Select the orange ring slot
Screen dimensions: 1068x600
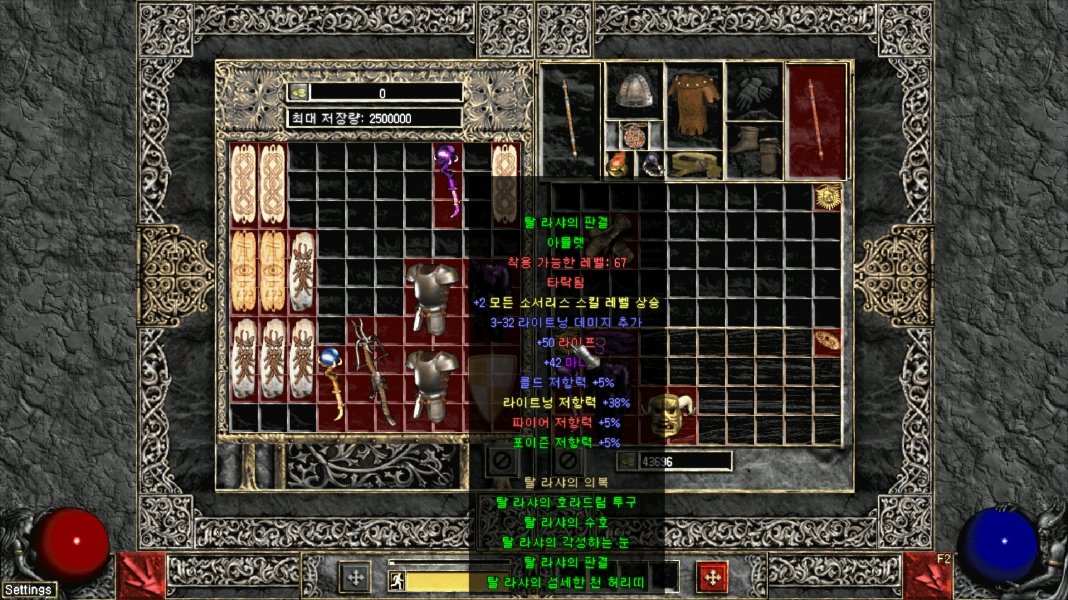tap(618, 164)
